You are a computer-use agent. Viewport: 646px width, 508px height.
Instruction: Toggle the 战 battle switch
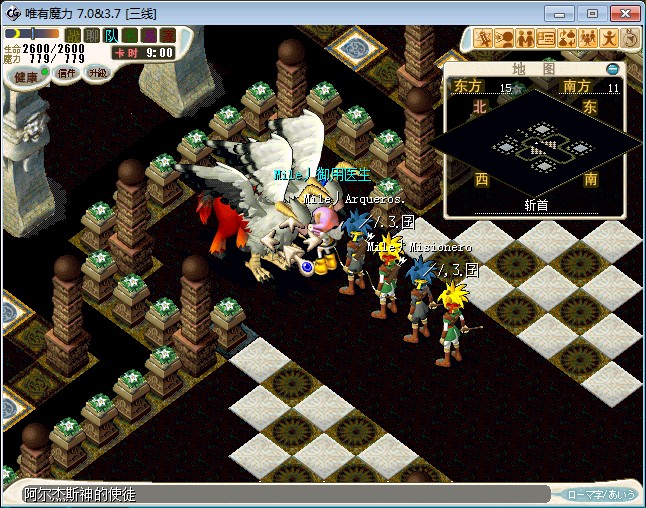(73, 35)
